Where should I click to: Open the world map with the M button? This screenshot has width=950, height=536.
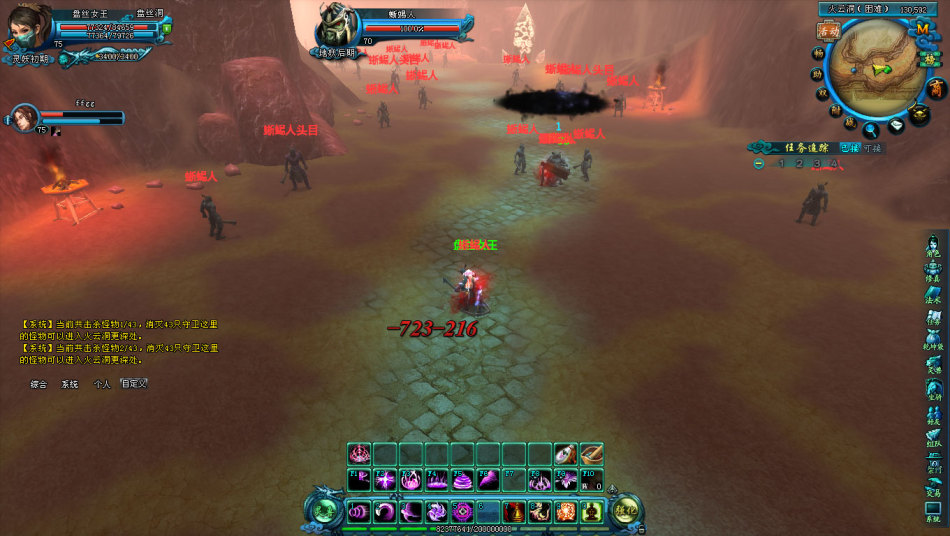pos(923,28)
